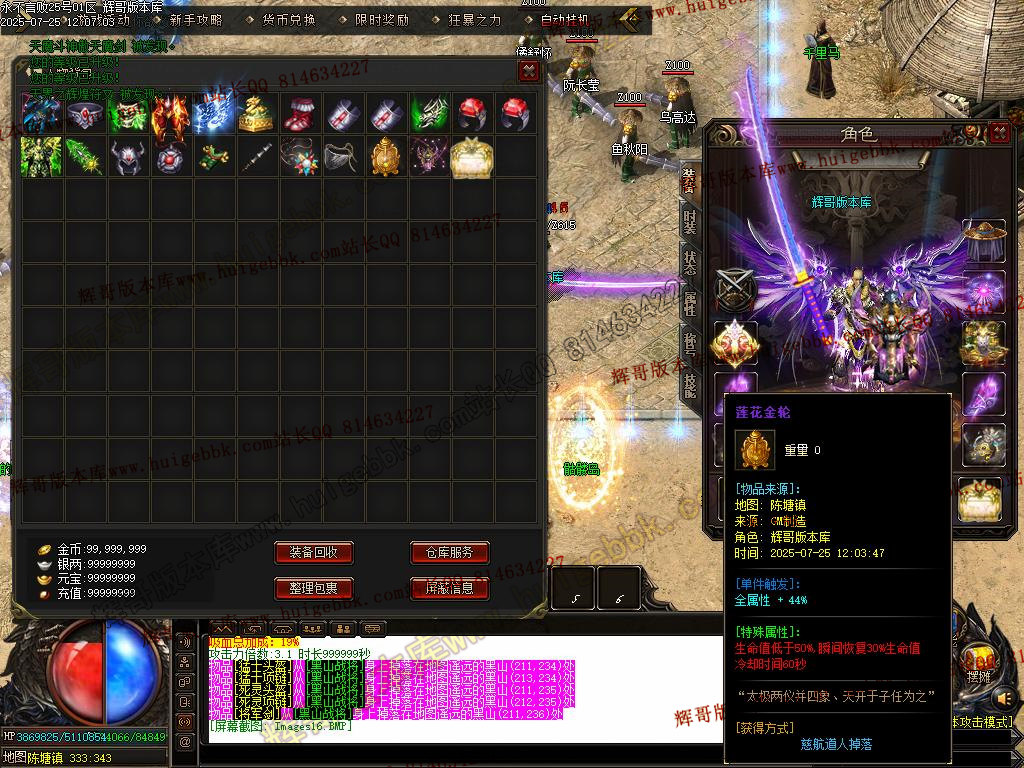Click the 装备回收 equipment recycle button

click(314, 553)
